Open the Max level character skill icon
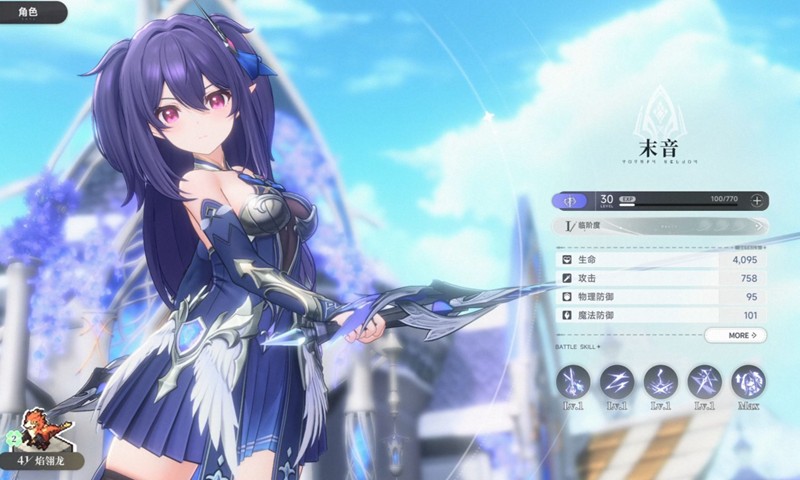Viewport: 800px width, 480px height. point(748,382)
